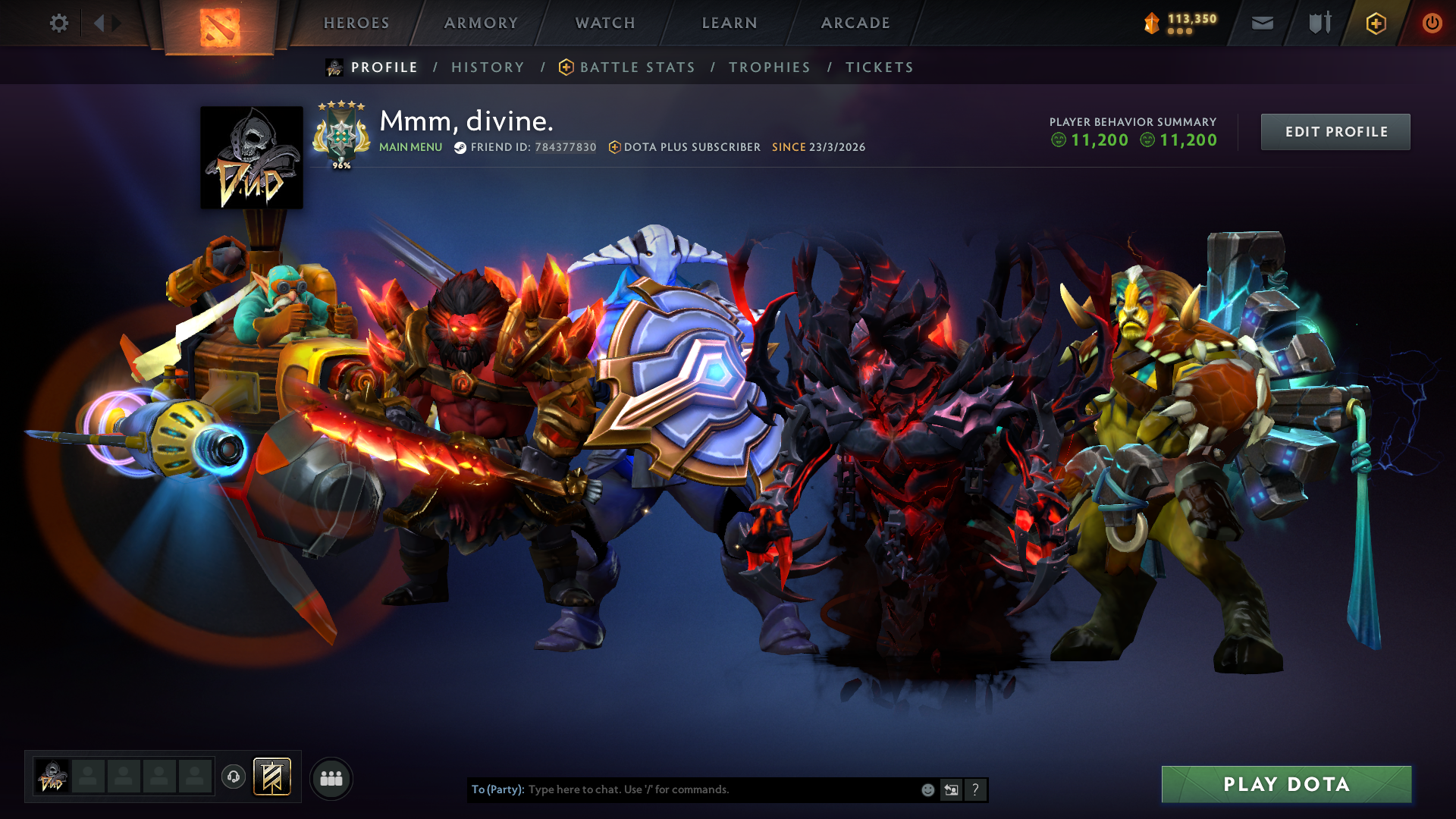Open the ARCADE menu item
1456x819 pixels.
(855, 23)
